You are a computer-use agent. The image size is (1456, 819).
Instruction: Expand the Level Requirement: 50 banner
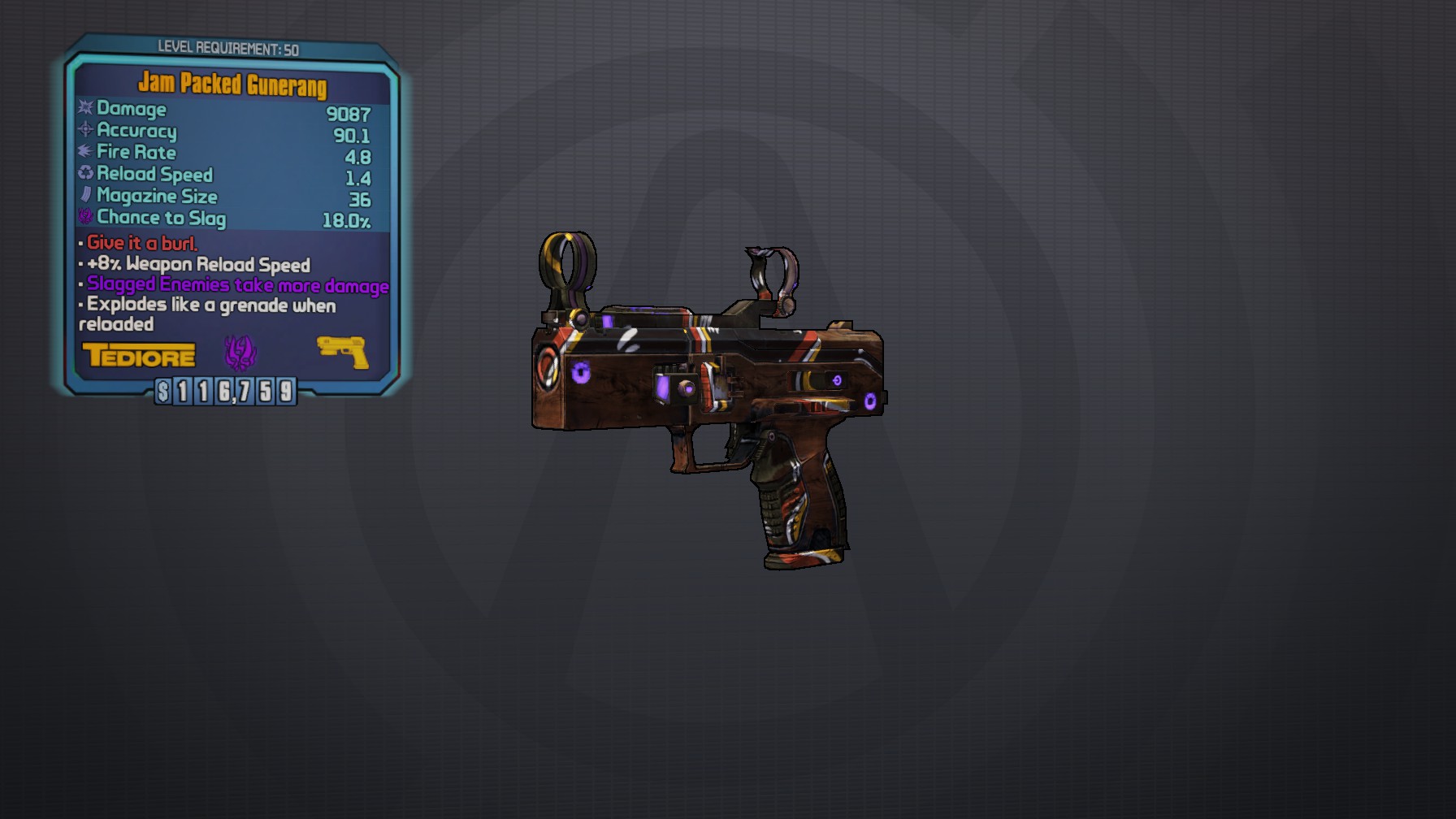pyautogui.click(x=230, y=46)
